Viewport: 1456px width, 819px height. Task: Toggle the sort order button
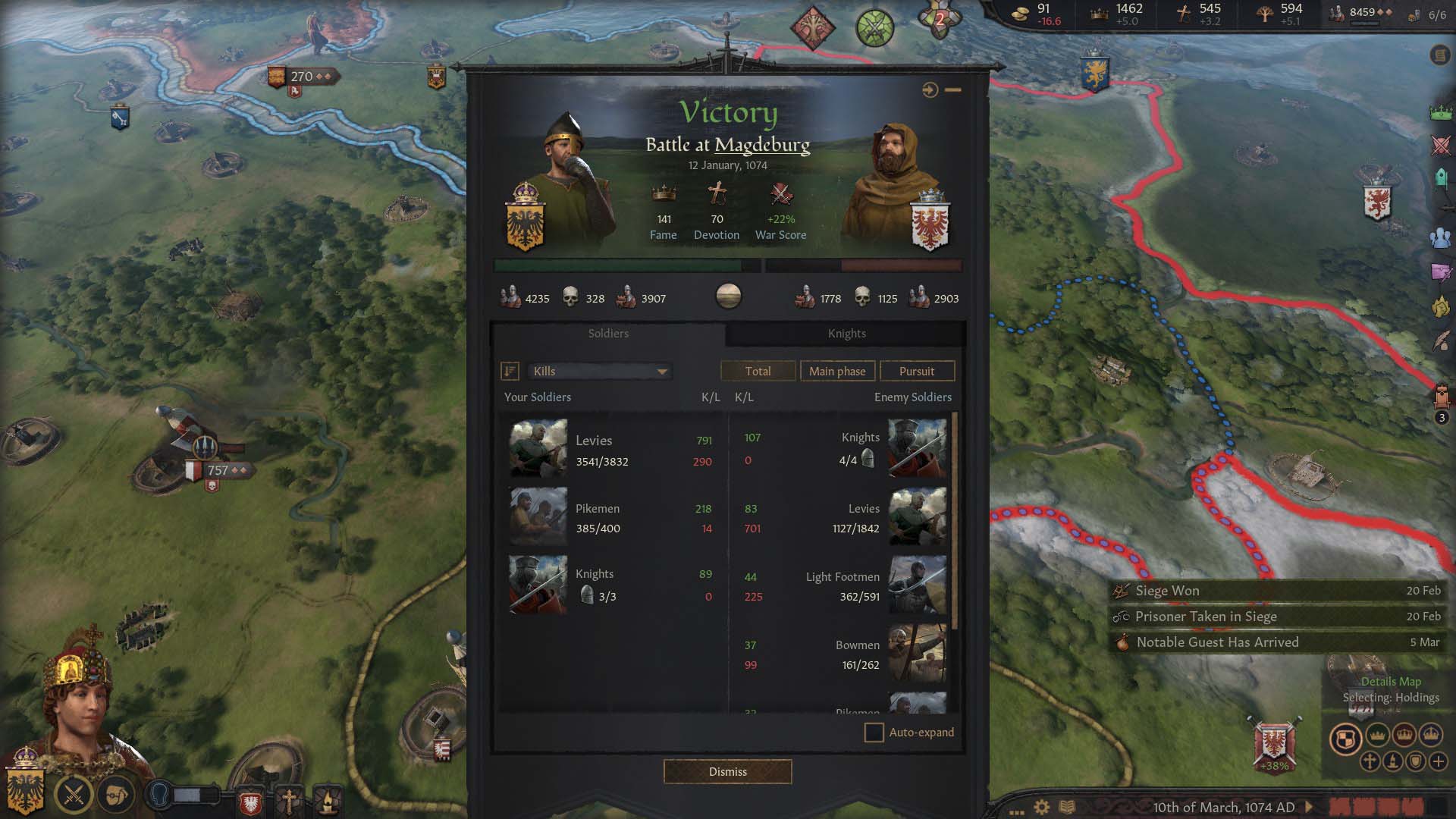click(x=510, y=372)
